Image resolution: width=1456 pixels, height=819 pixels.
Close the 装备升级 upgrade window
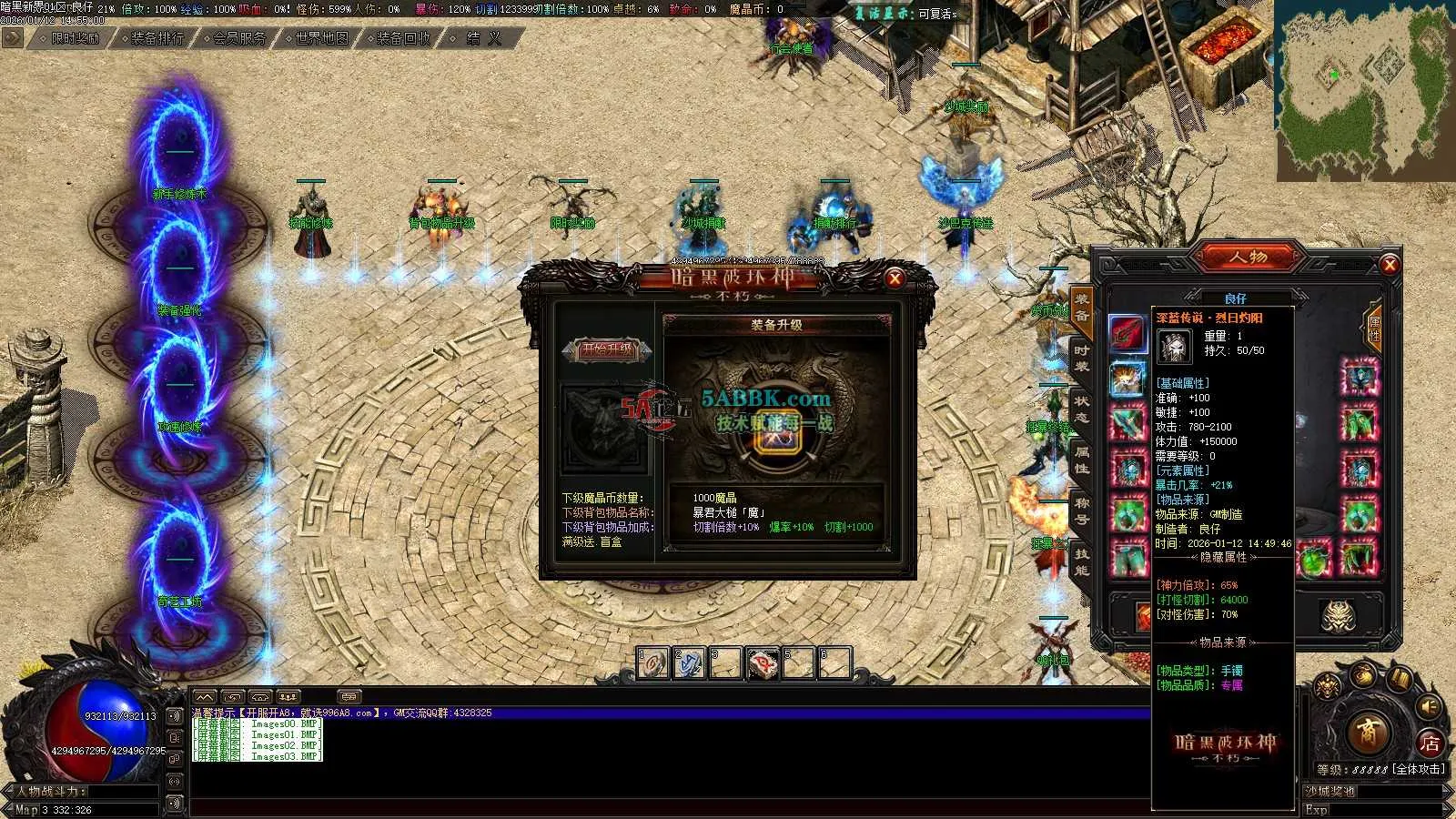click(x=895, y=278)
